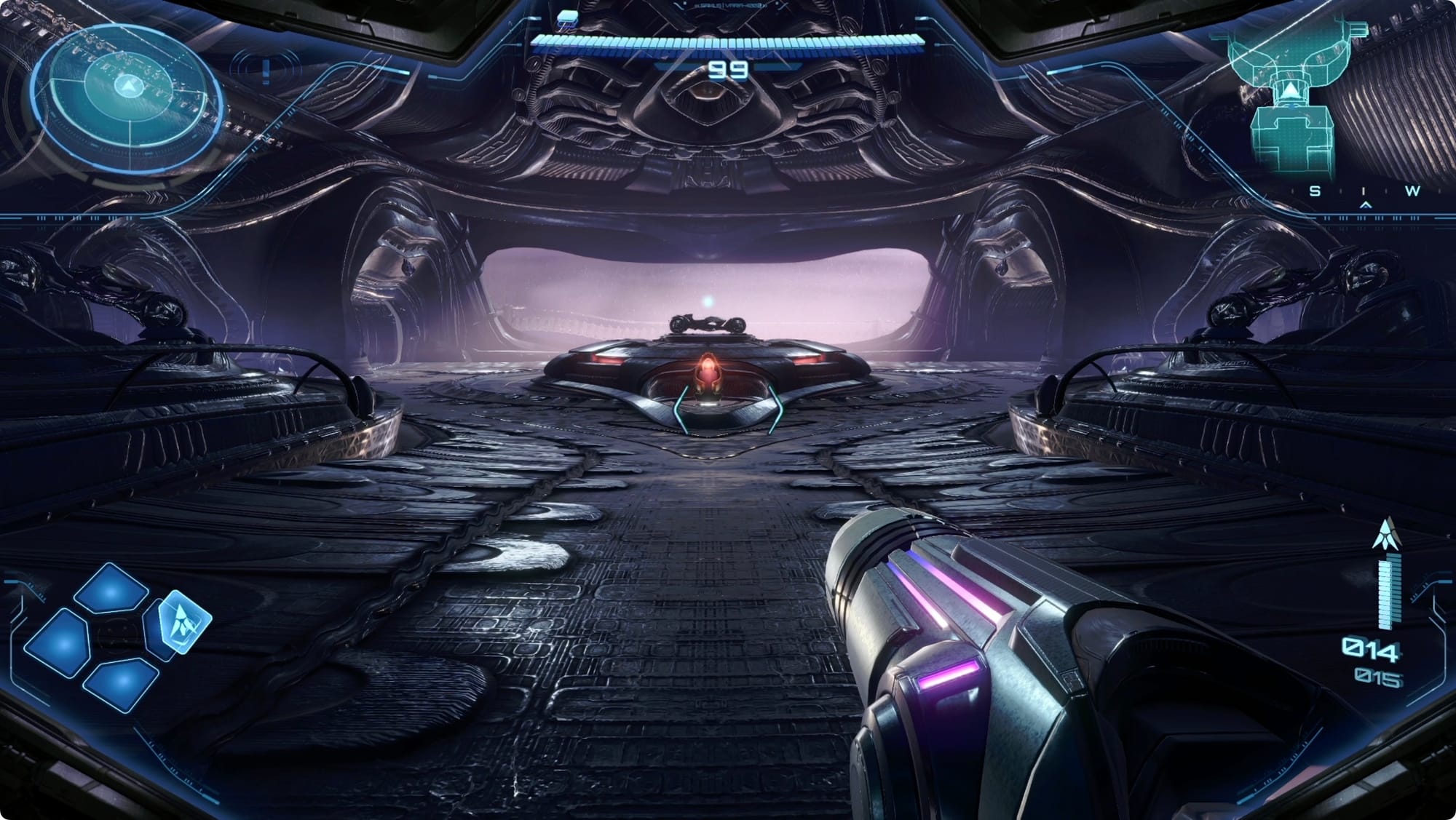This screenshot has width=1456, height=820.
Task: Select the missile slot in the weapon selector
Action: tap(185, 621)
